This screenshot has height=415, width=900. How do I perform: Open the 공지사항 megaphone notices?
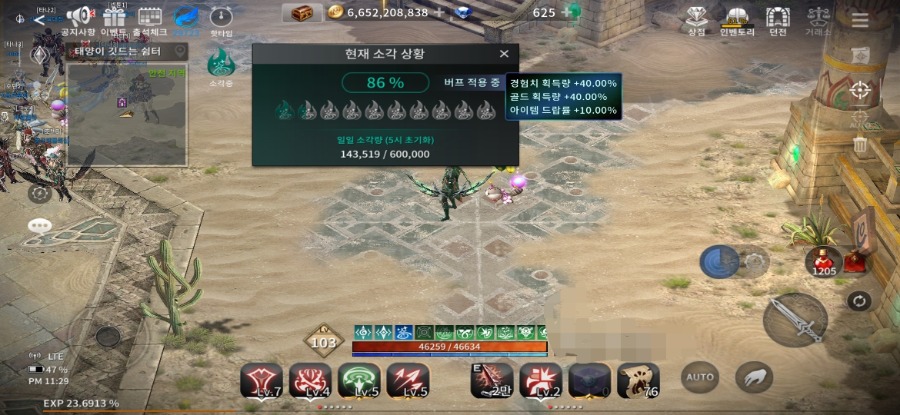78,17
